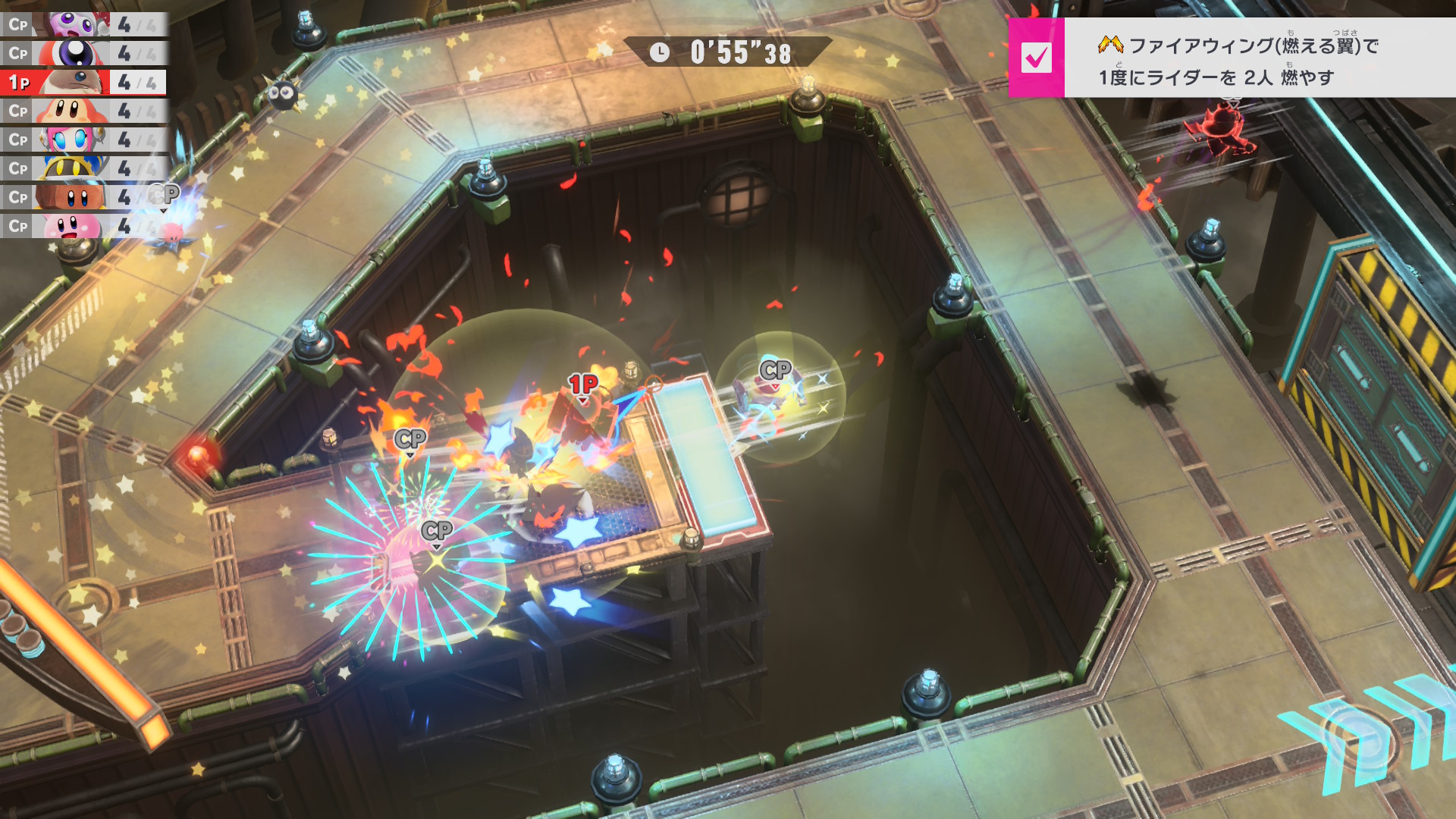
Task: Select the Waddle Dee rider row
Action: click(83, 111)
